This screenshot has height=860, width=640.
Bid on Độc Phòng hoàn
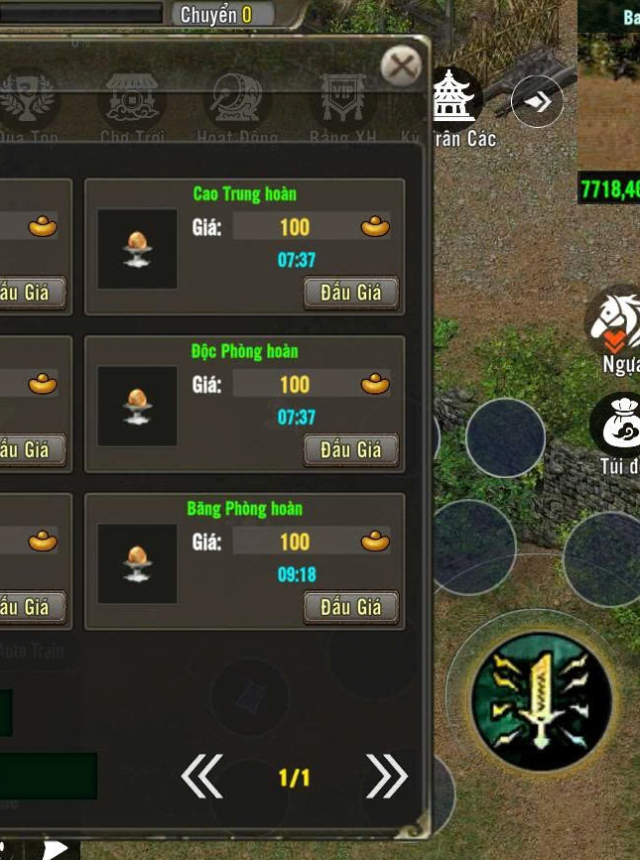[351, 450]
